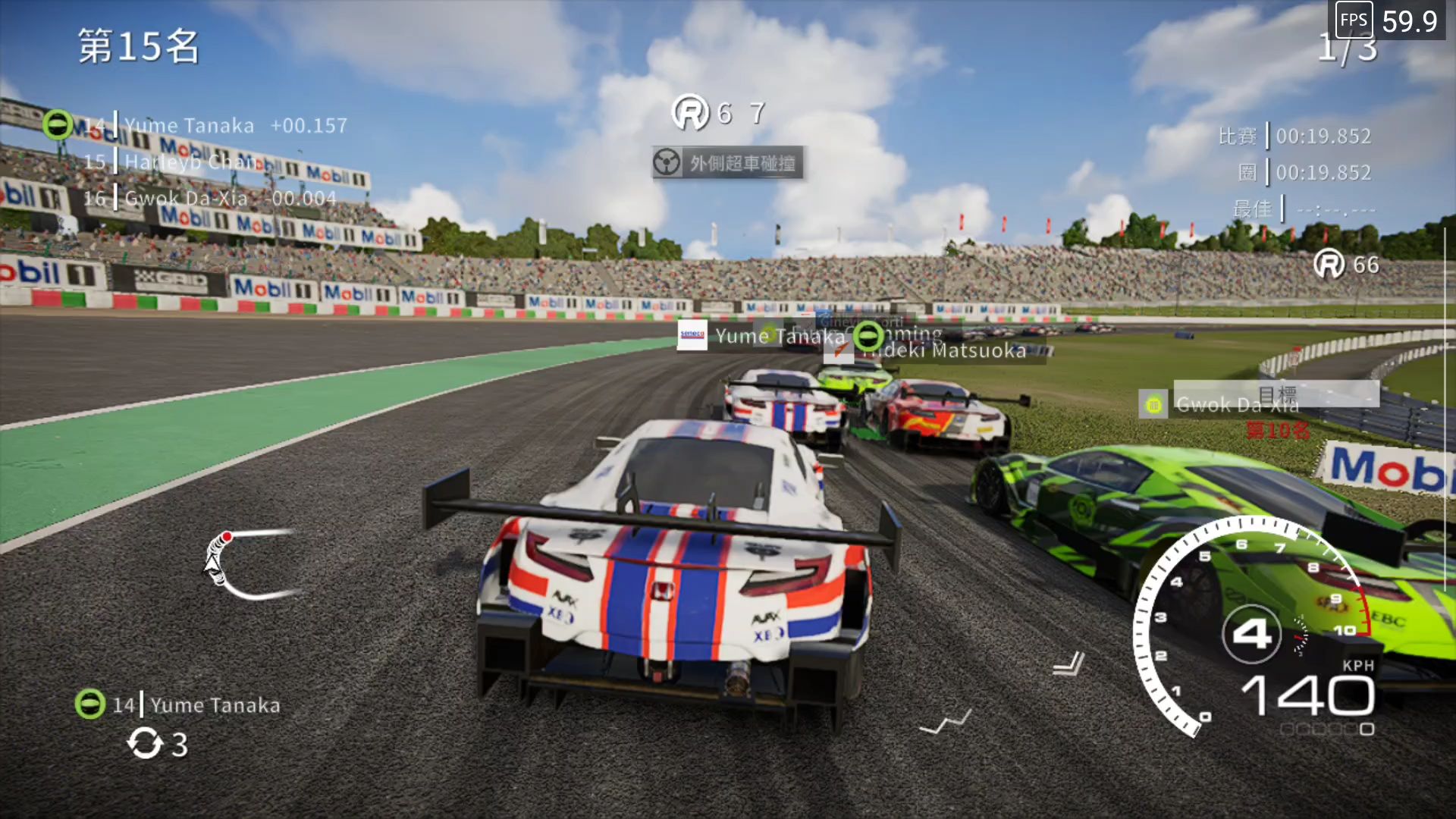Click the FPS counter overlay
1456x819 pixels.
tap(1389, 20)
